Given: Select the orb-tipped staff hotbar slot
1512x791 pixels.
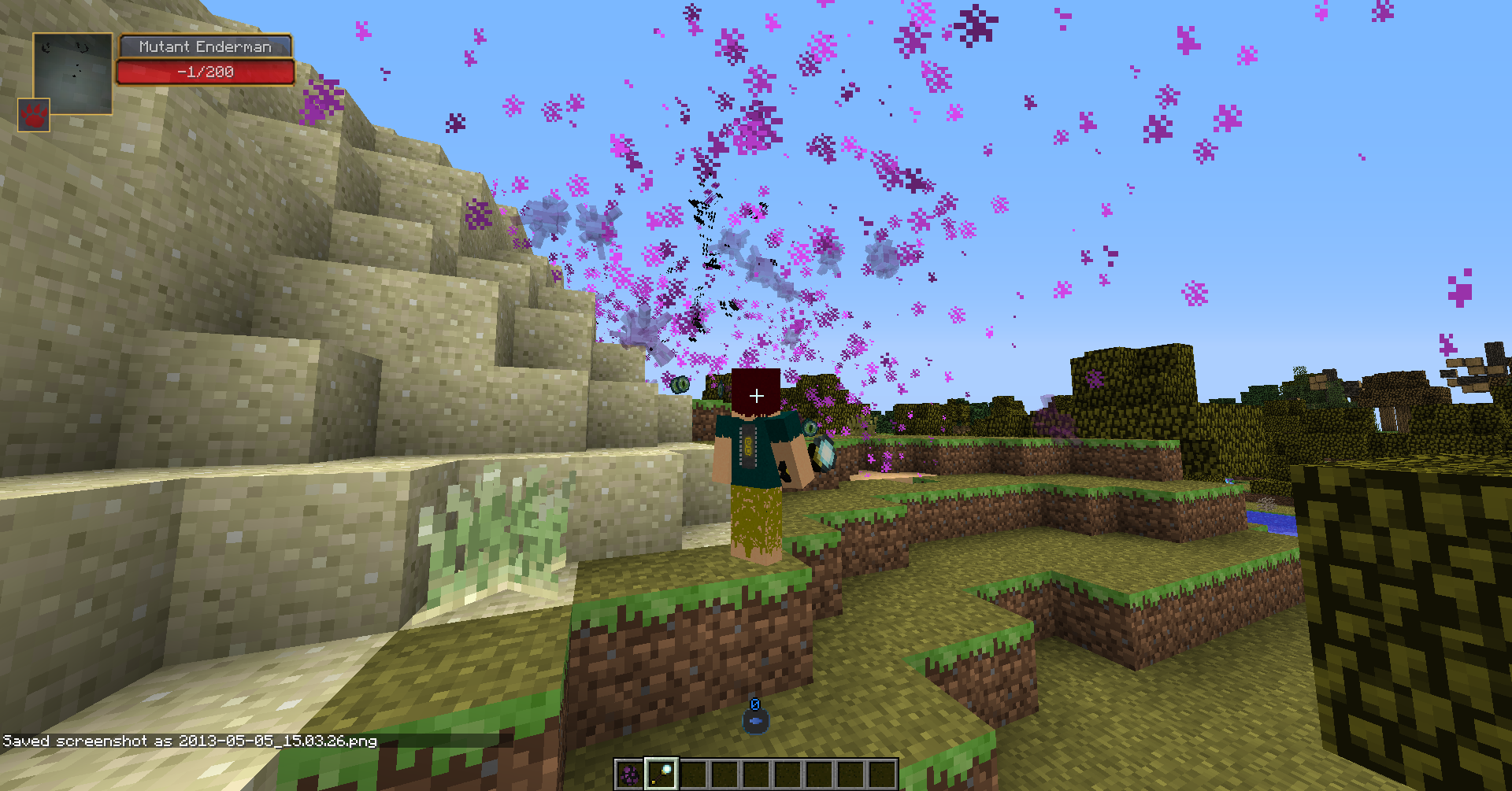Looking at the screenshot, I should (x=661, y=774).
